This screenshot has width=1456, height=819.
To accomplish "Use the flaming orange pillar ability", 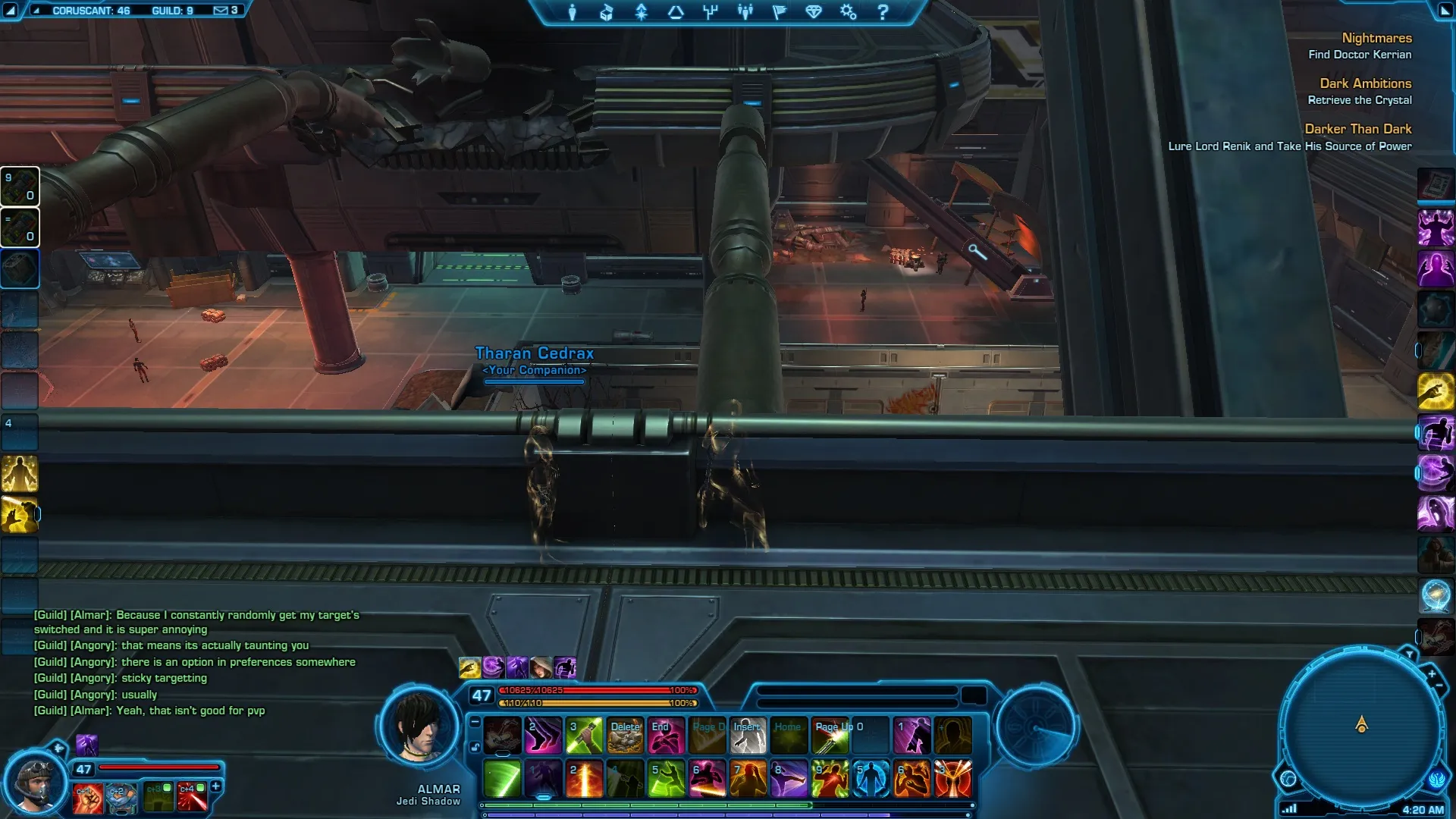I will tap(584, 779).
